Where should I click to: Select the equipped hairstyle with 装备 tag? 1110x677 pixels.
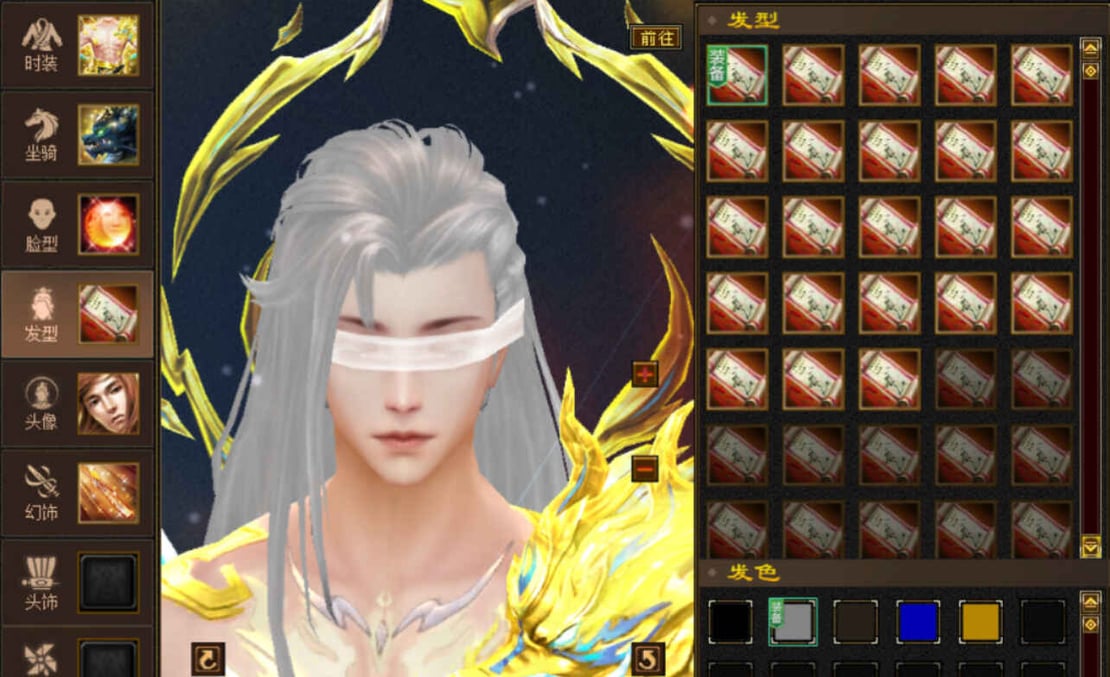tap(737, 75)
